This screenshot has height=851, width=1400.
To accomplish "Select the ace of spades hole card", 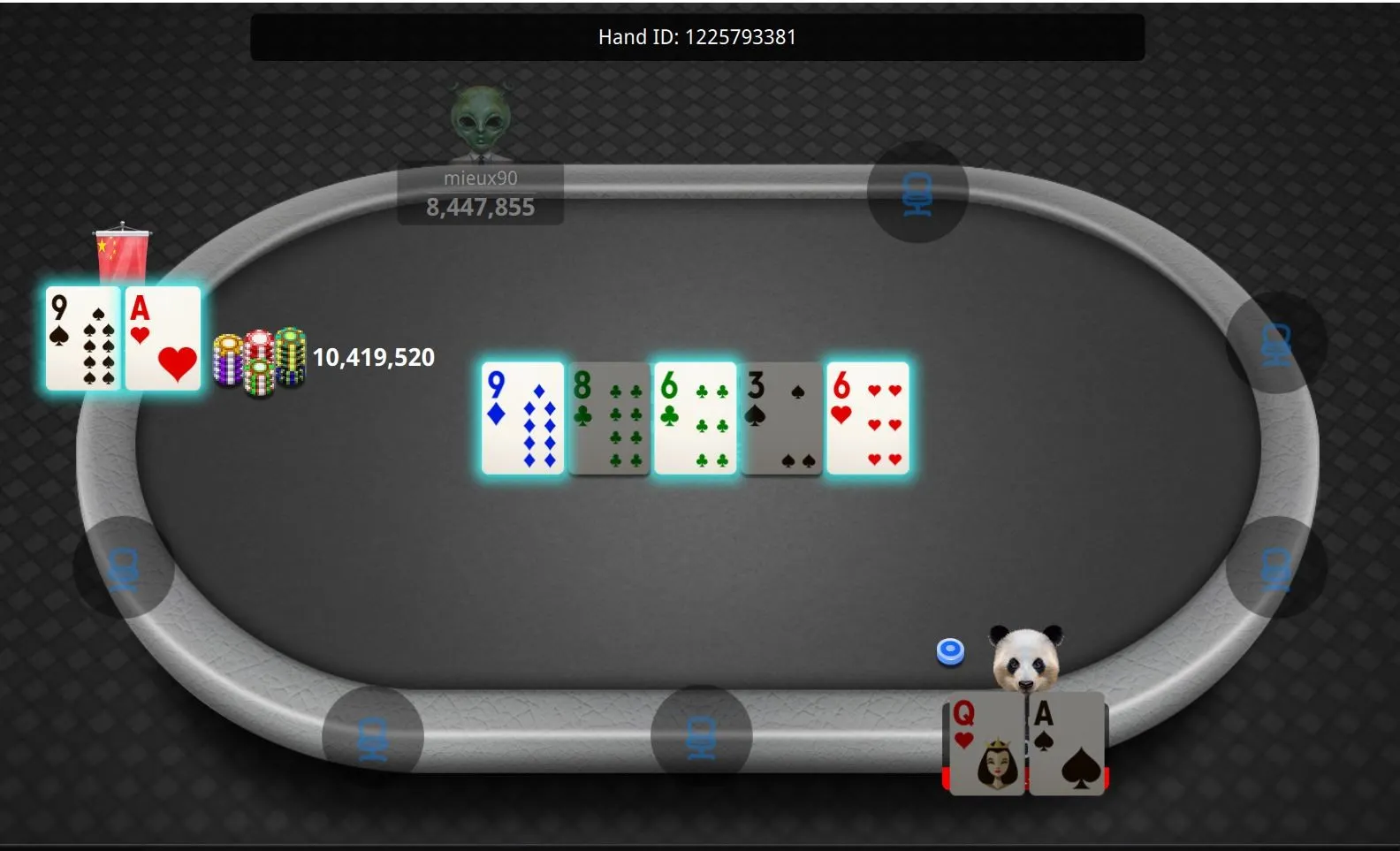I will [x=1068, y=744].
